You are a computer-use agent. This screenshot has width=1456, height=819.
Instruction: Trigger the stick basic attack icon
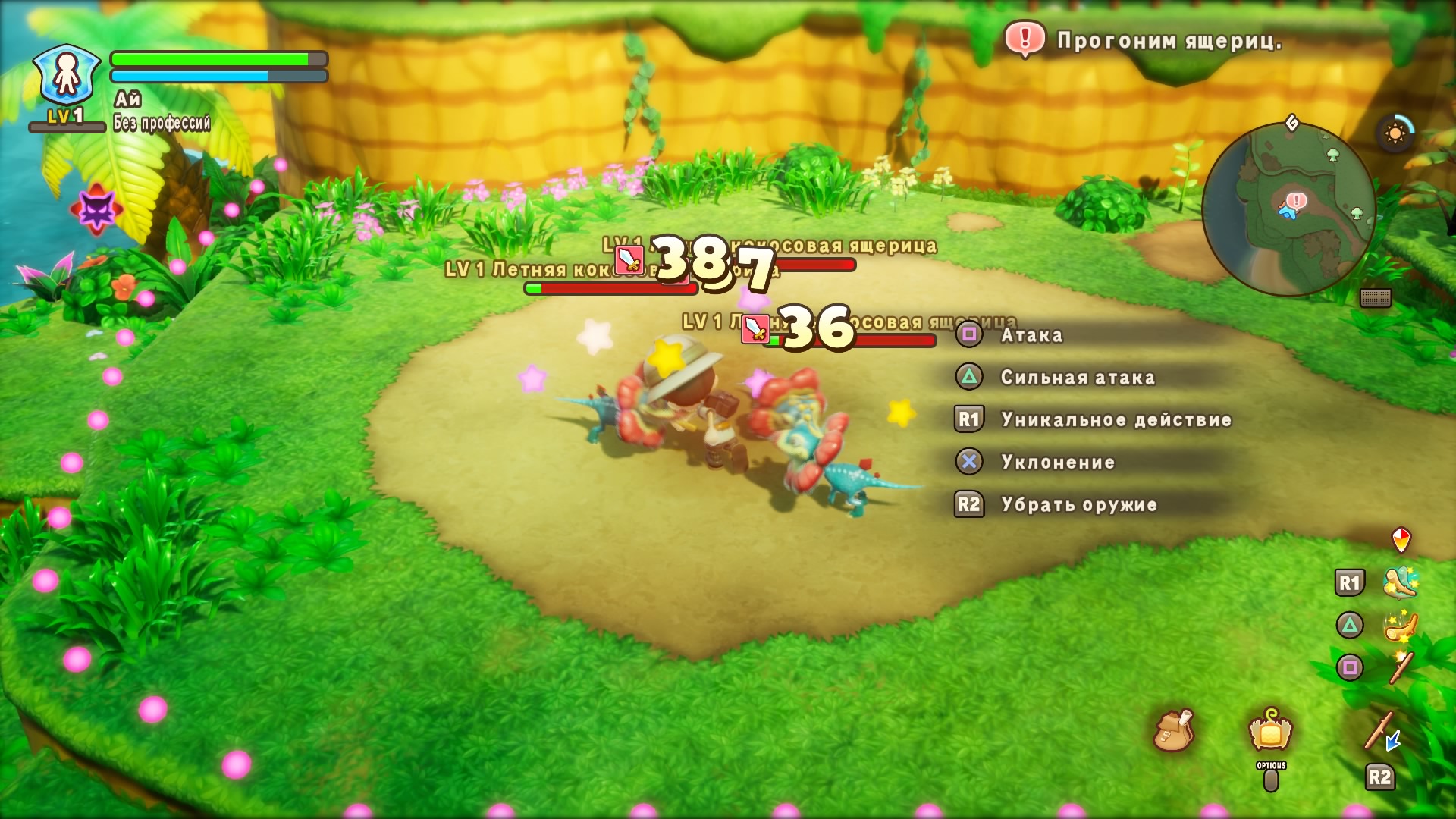click(1400, 667)
